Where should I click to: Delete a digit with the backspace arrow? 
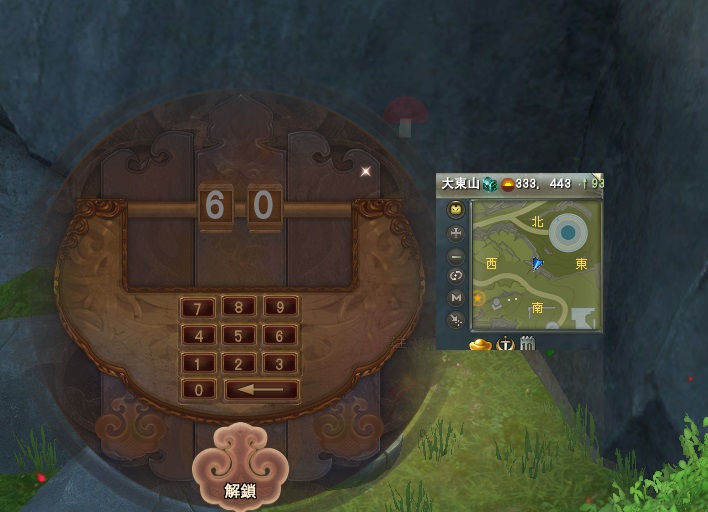[x=261, y=390]
